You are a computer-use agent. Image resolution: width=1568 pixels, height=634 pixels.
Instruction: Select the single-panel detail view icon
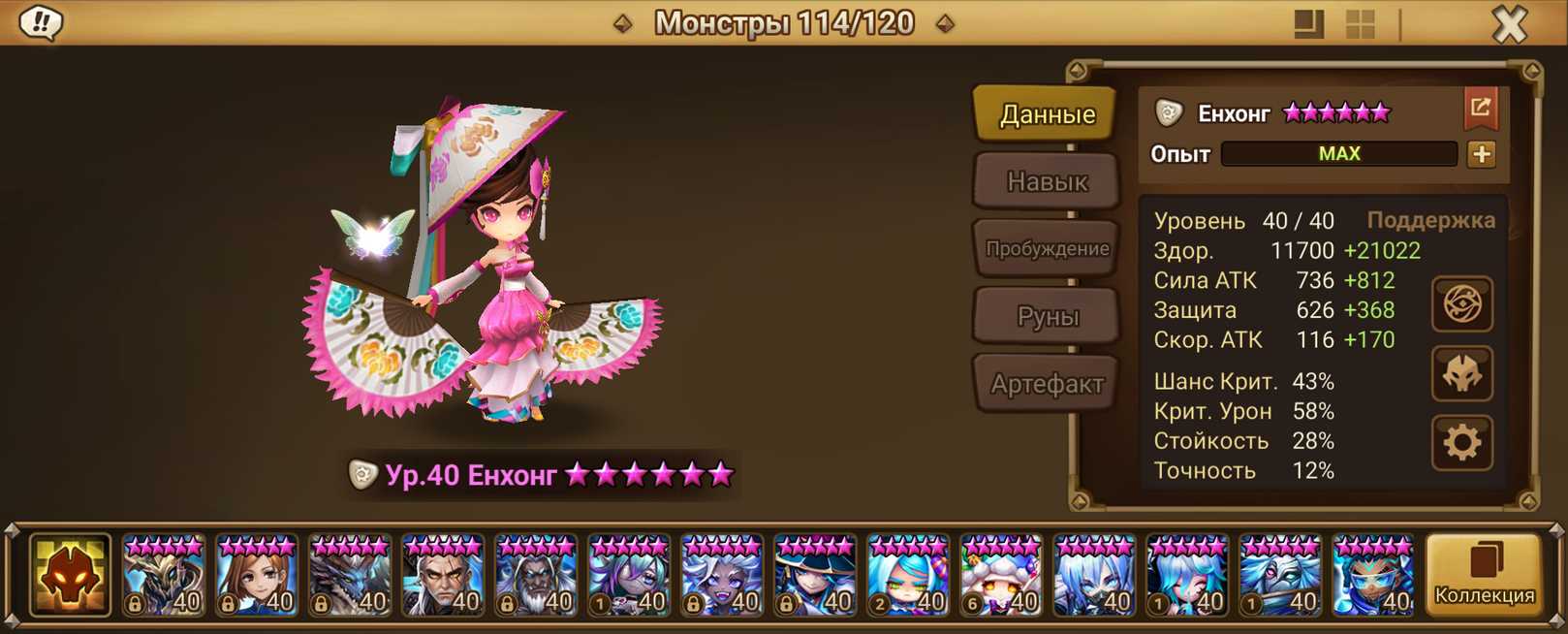(x=1308, y=24)
